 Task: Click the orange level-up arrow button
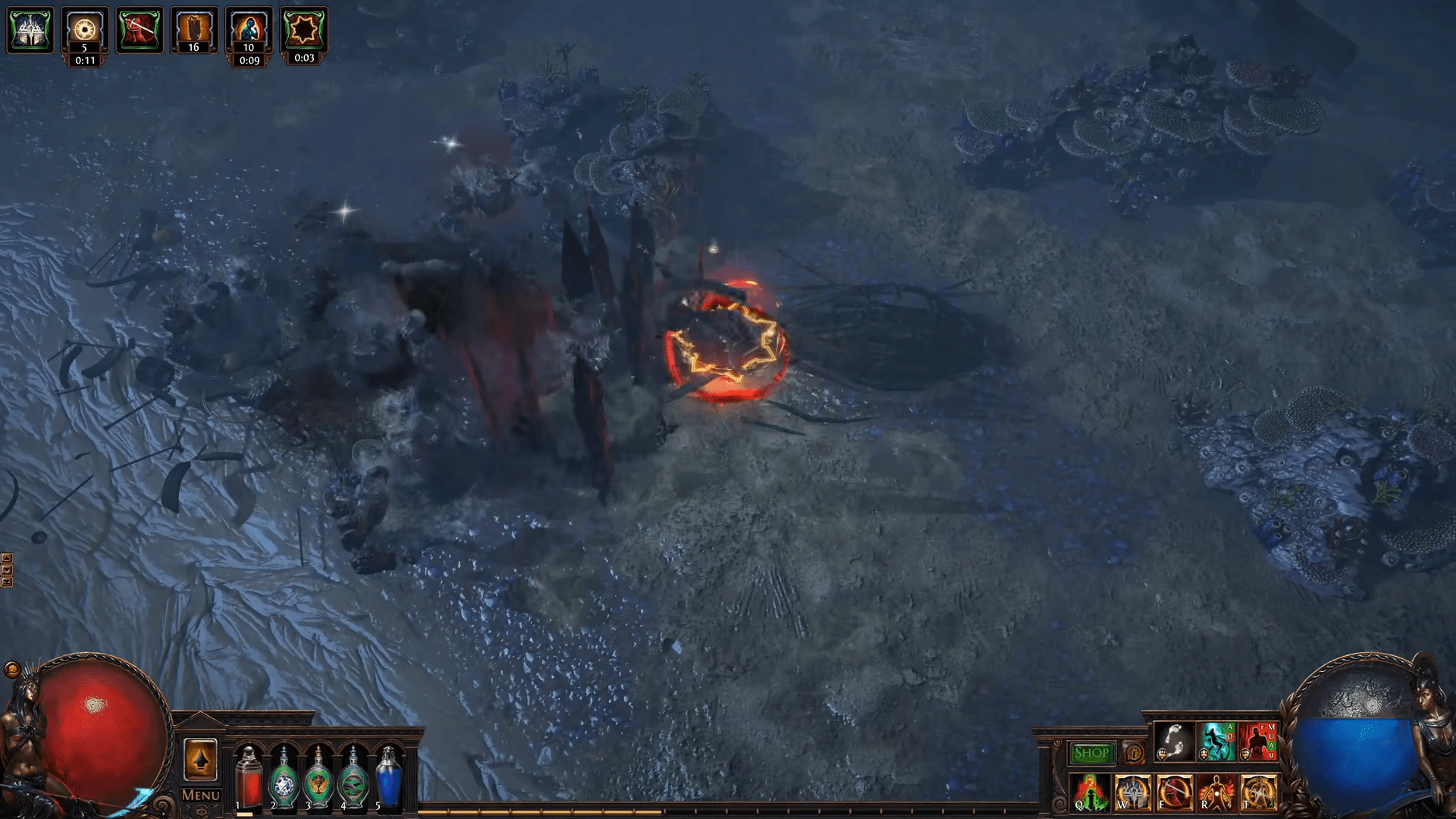(x=200, y=759)
